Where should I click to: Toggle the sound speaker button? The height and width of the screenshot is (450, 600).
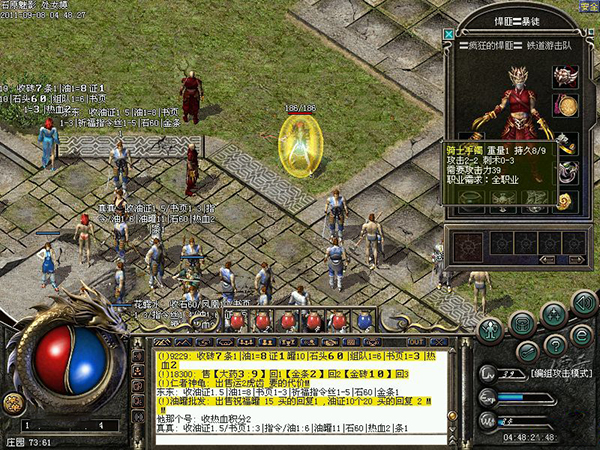(x=583, y=302)
